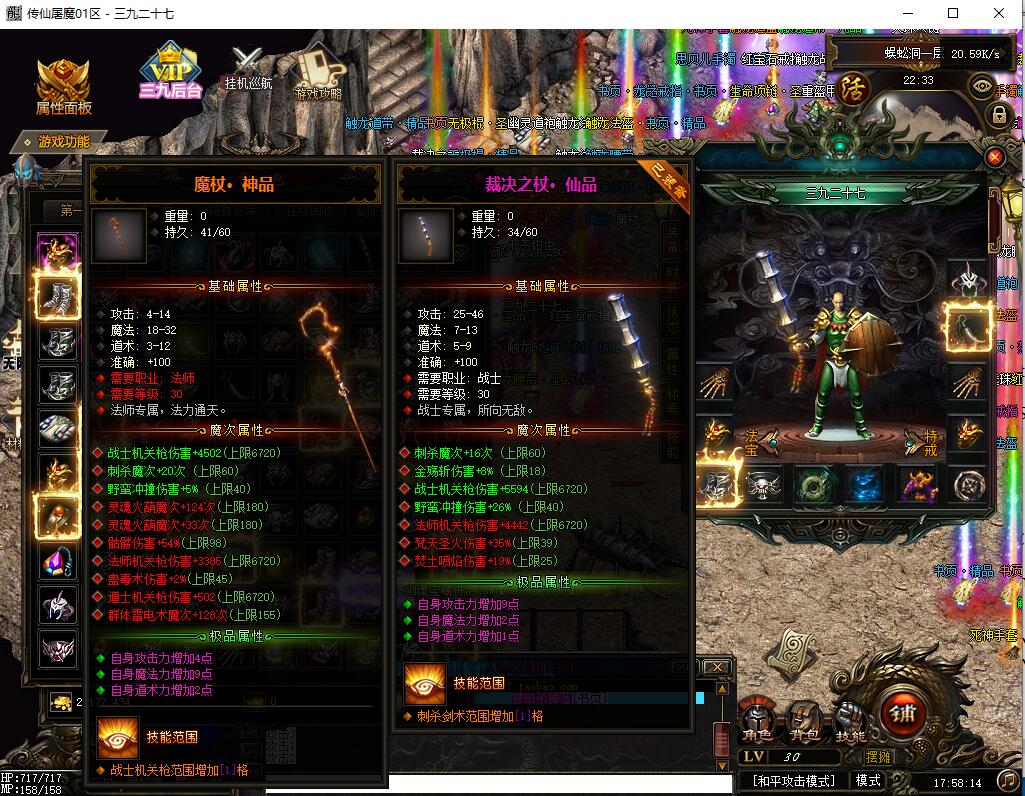The image size is (1025, 796).
Task: Open the red 铺 shop button
Action: (905, 713)
